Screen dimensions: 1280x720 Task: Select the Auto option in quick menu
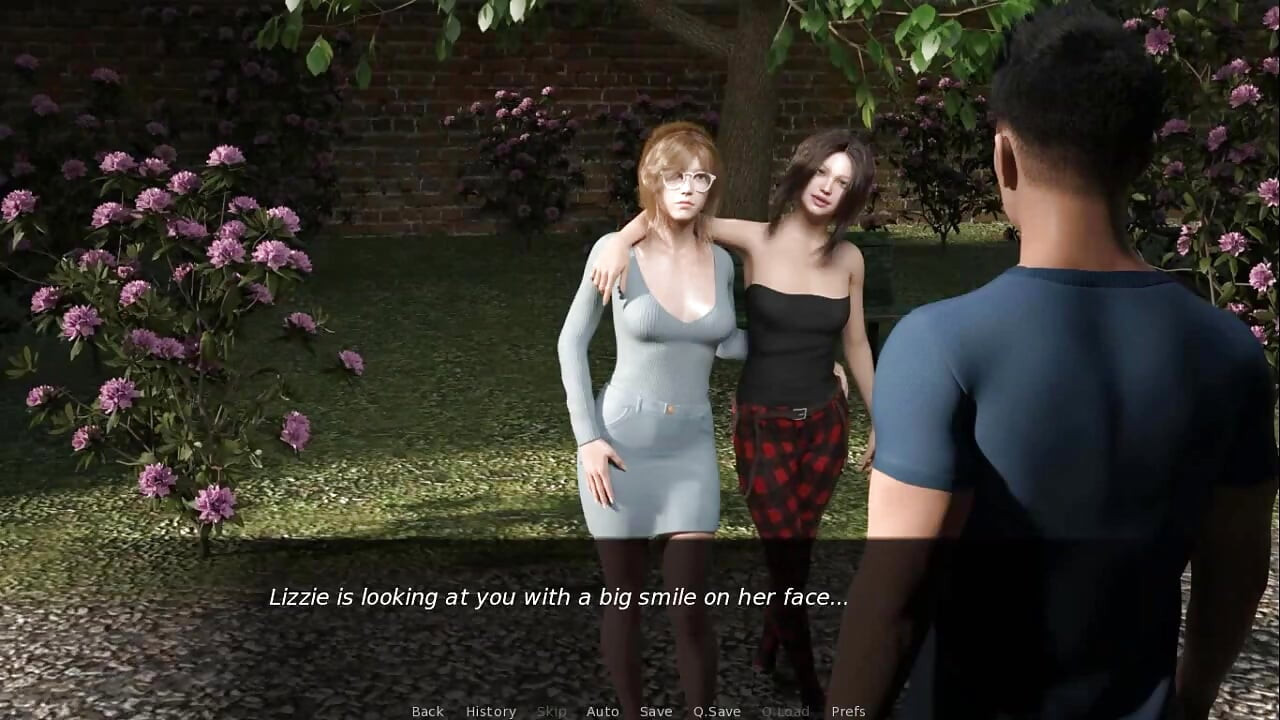click(603, 711)
